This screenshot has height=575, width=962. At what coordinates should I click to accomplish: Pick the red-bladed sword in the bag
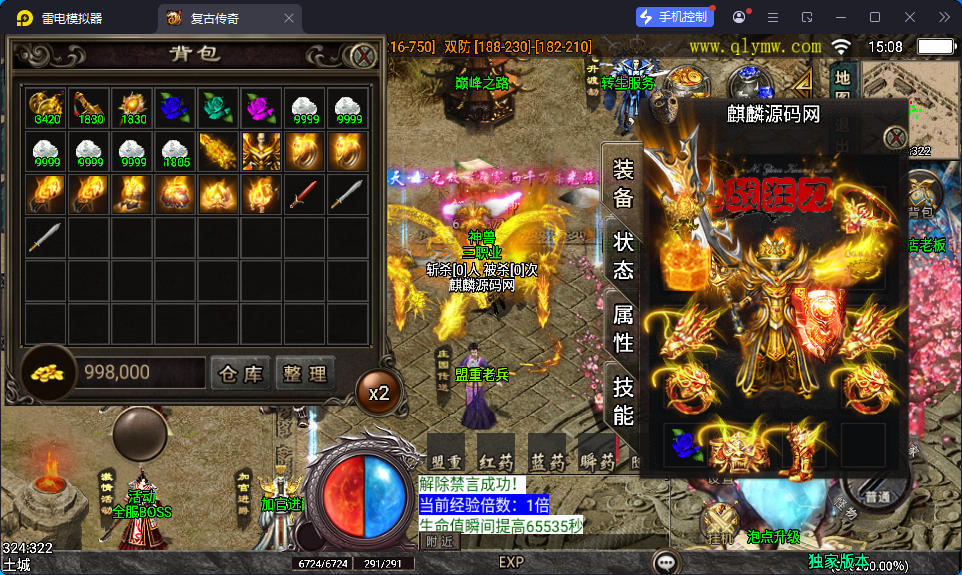tap(303, 193)
